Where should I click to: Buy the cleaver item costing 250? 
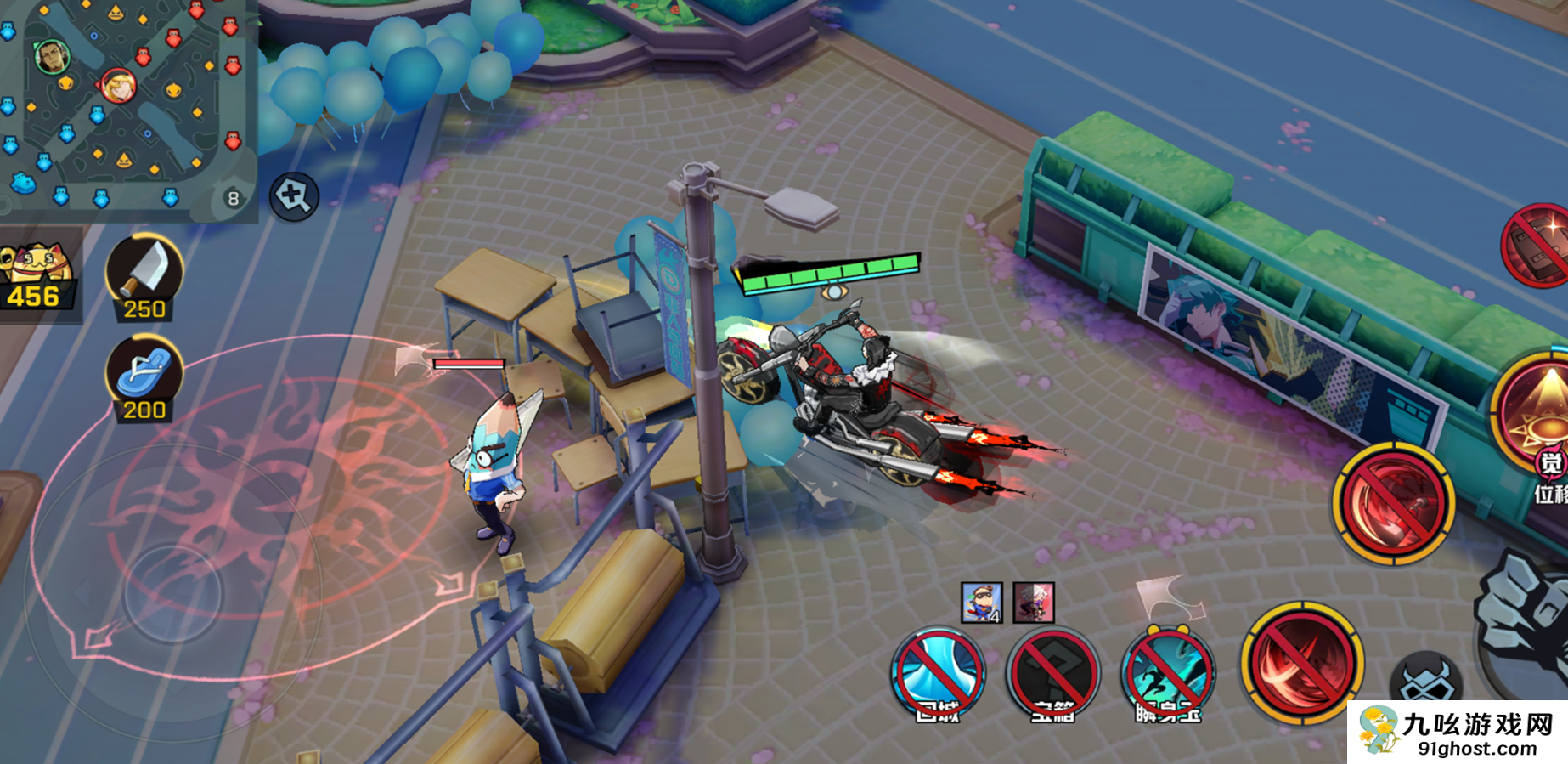click(x=144, y=277)
